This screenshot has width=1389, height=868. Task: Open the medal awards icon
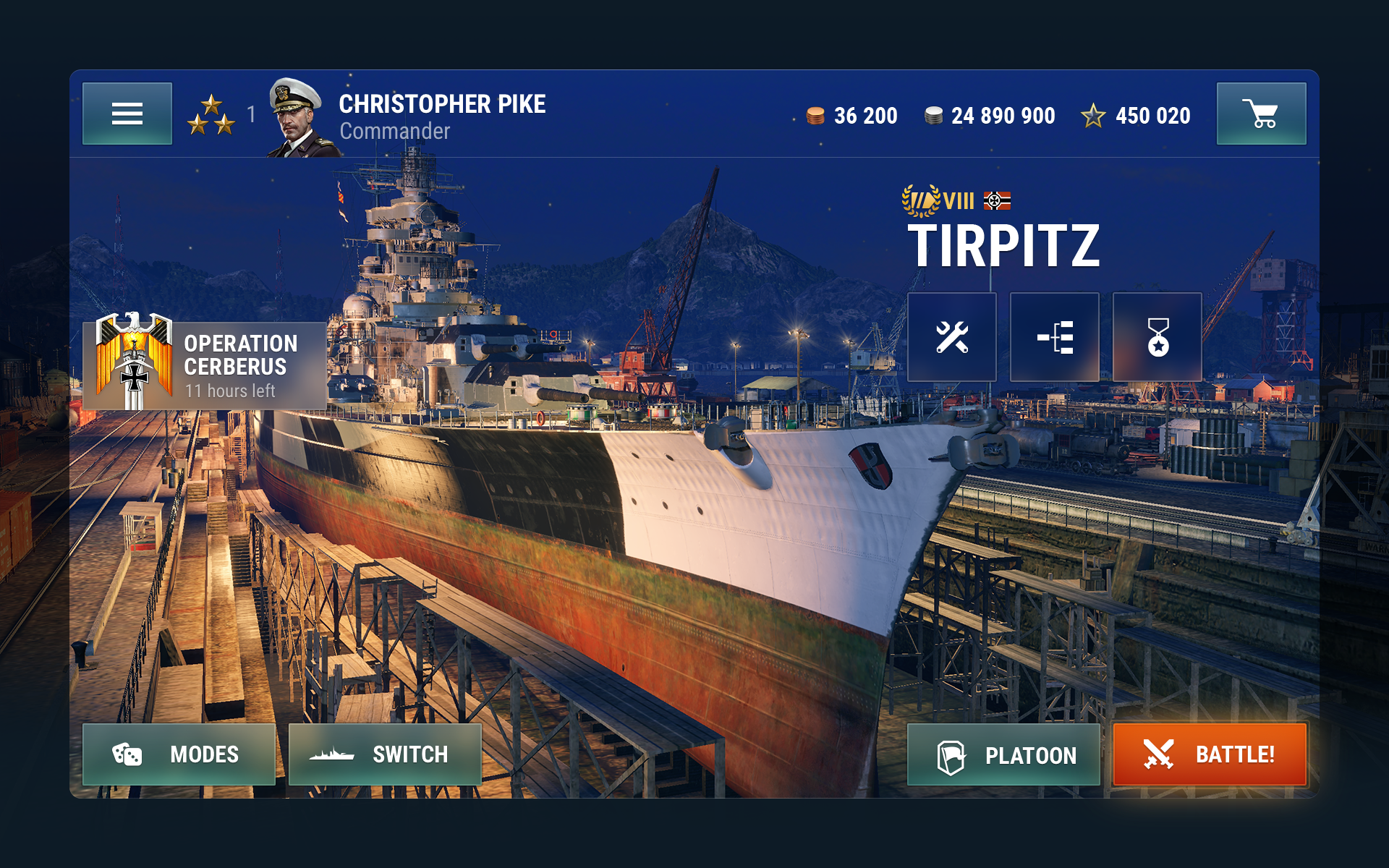[1157, 337]
